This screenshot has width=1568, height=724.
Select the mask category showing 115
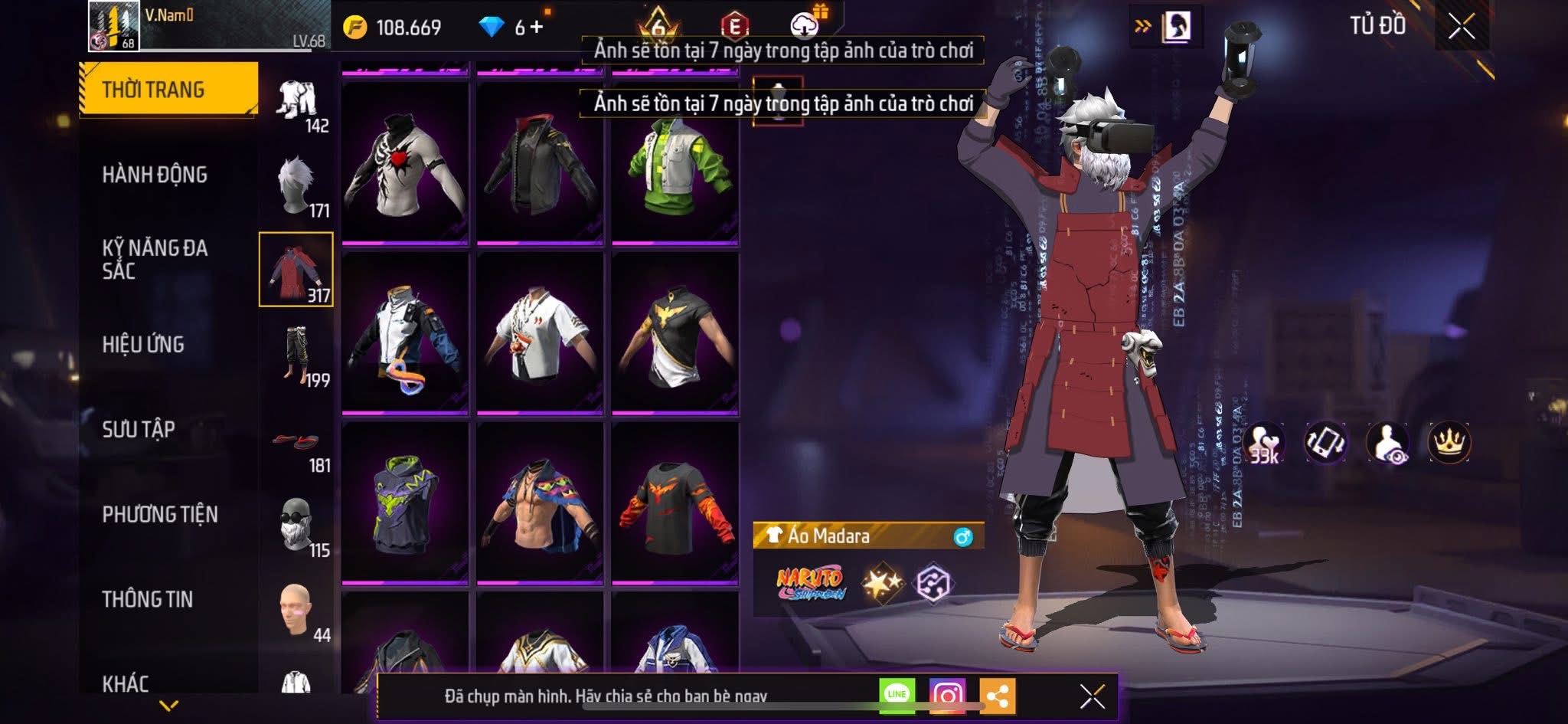[299, 526]
